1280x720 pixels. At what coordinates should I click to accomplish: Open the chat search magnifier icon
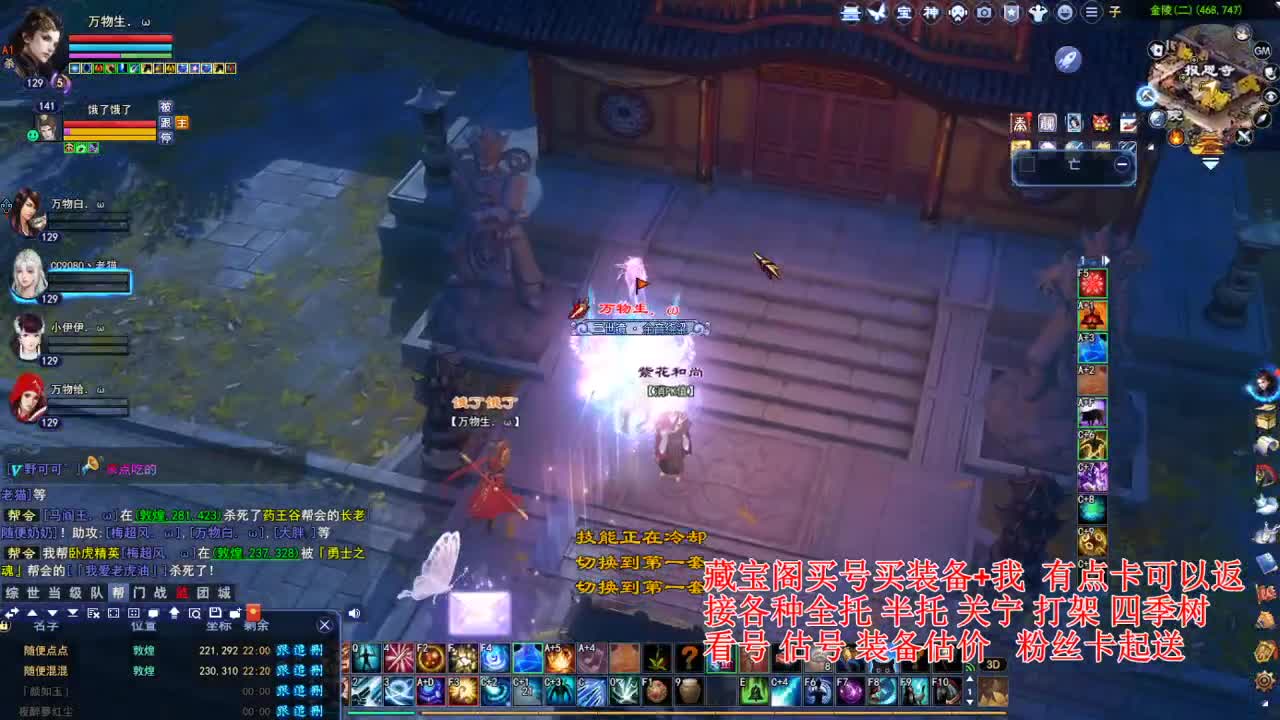click(x=195, y=614)
